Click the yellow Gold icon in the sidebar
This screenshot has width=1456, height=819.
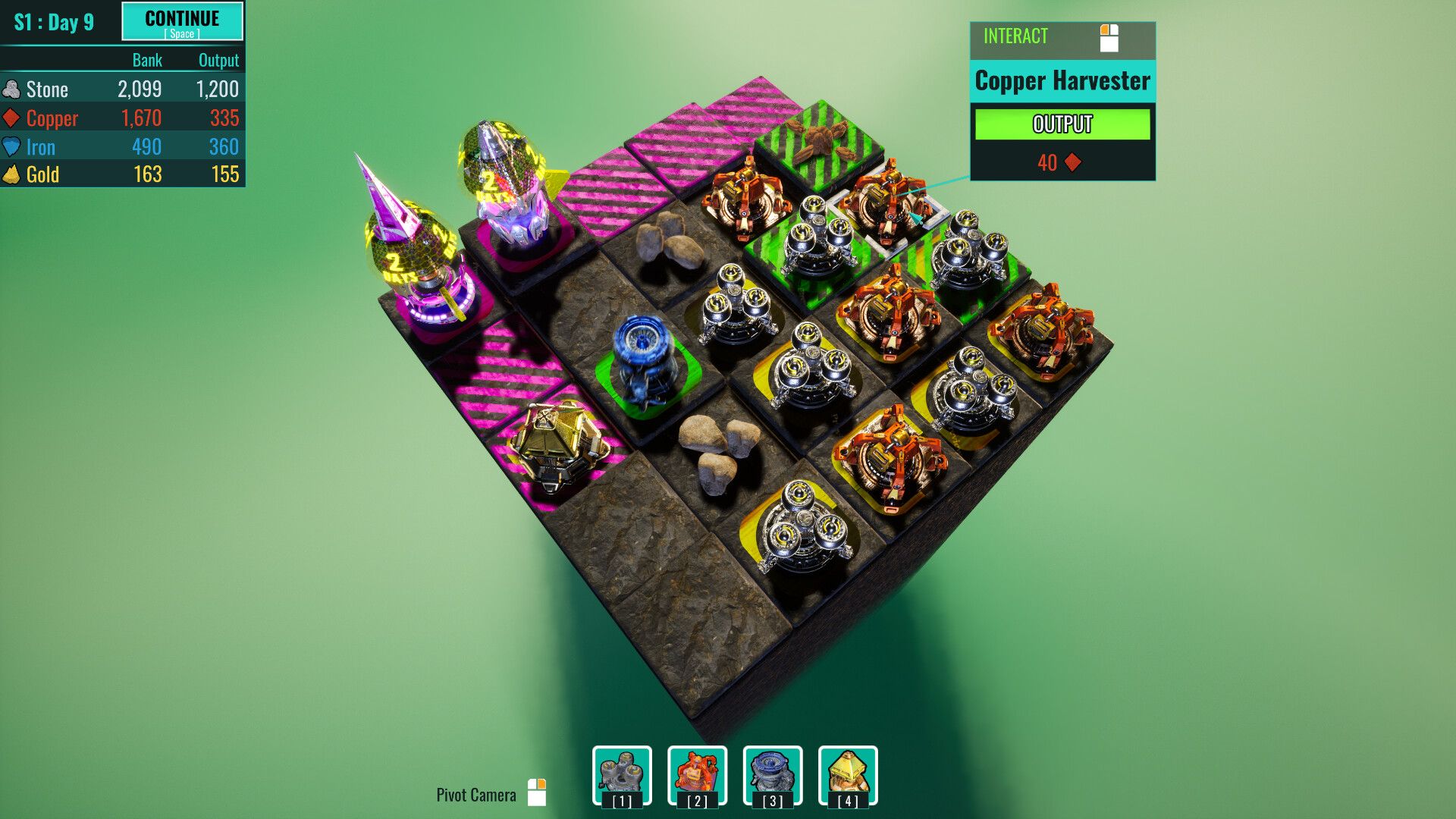[11, 174]
